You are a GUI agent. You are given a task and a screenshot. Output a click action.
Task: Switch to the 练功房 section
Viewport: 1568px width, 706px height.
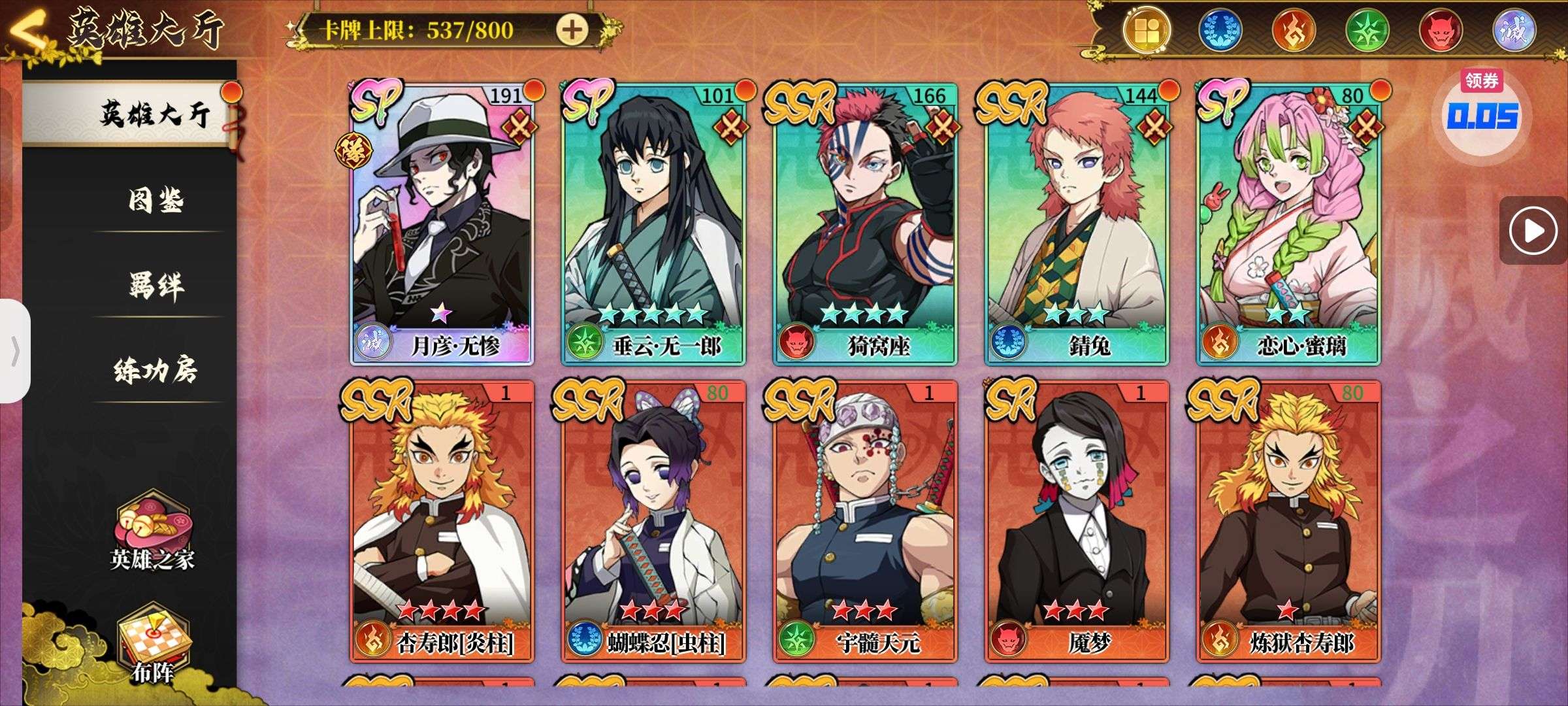pyautogui.click(x=155, y=370)
